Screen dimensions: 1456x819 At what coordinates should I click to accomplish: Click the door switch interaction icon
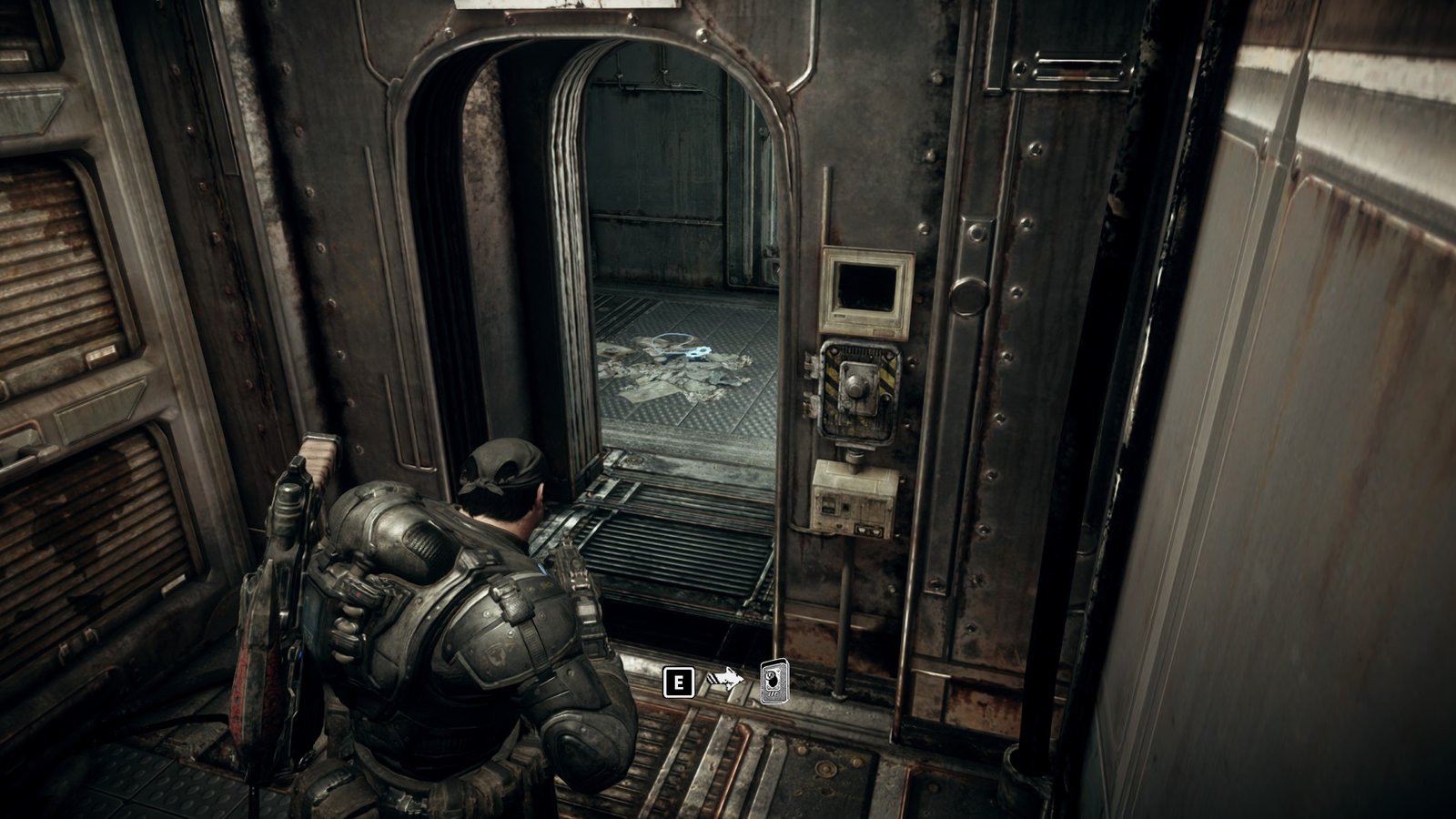[774, 682]
